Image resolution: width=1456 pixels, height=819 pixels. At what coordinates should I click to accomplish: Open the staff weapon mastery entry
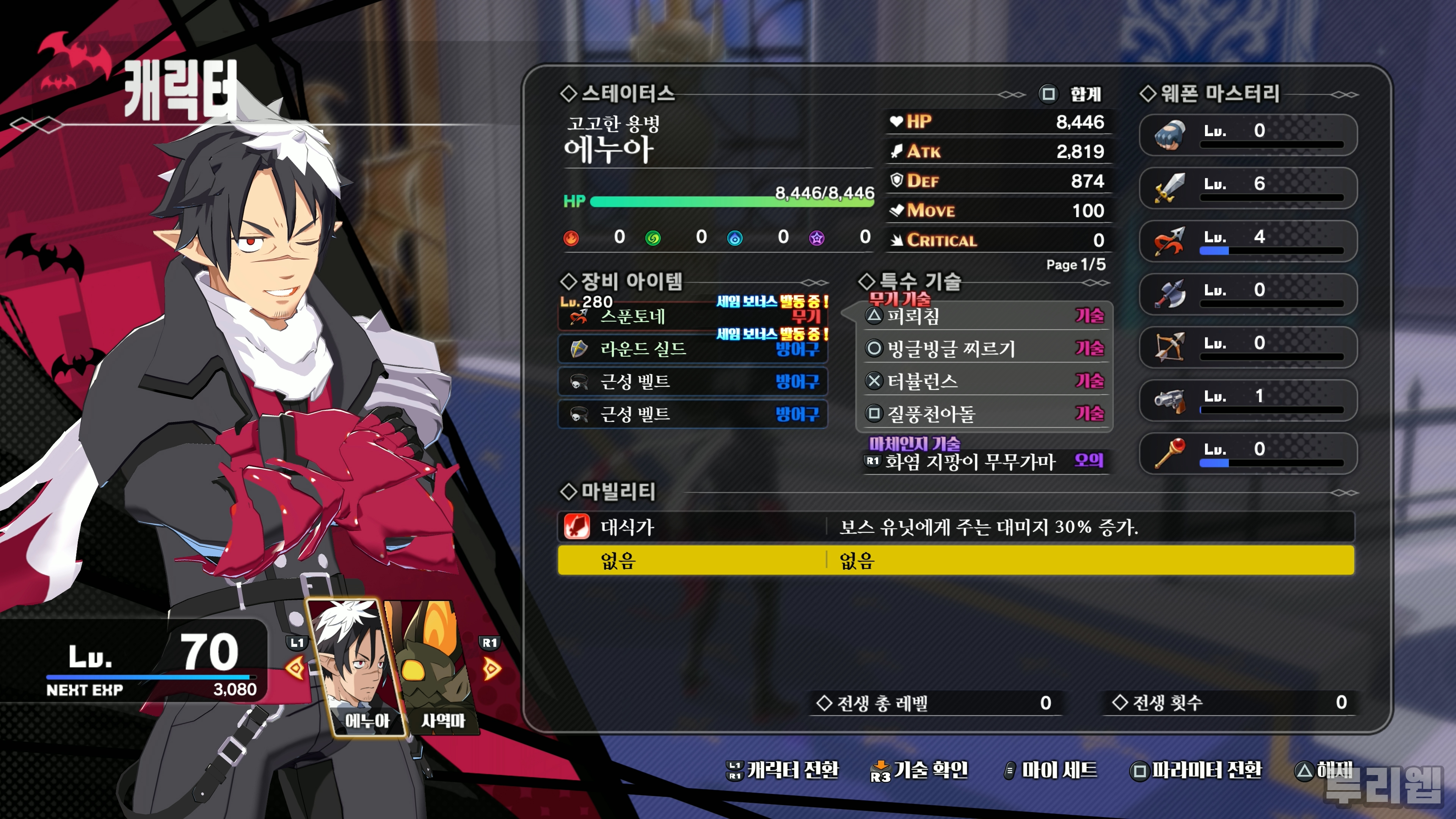point(1247,453)
